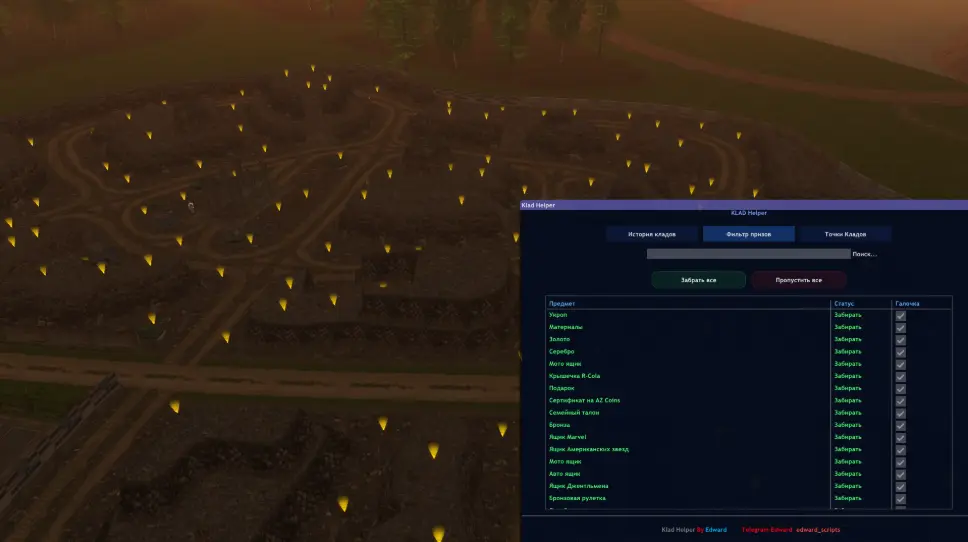The width and height of the screenshot is (968, 542).
Task: Toggle the Семейный талон checkbox
Action: [901, 413]
